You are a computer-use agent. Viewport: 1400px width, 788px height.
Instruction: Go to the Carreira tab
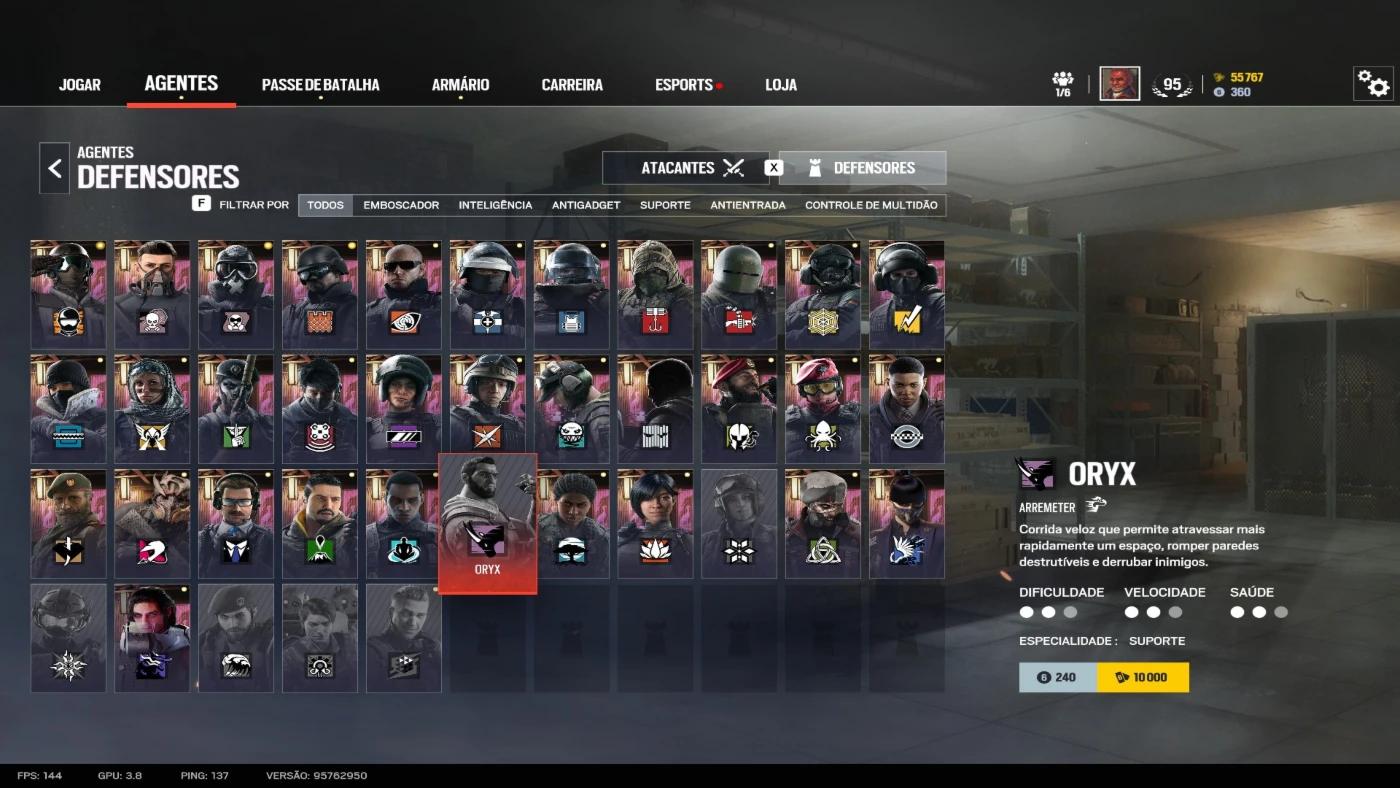(572, 85)
